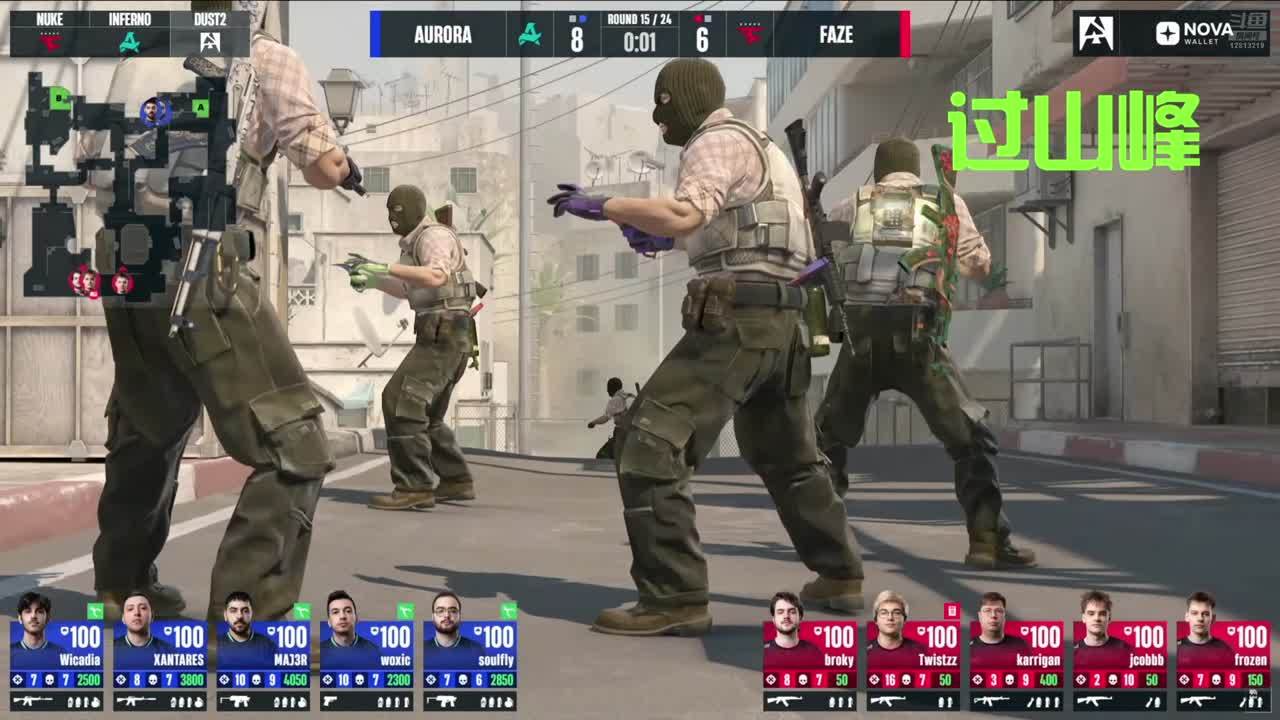
Task: Select the Inferno map tab
Action: tap(129, 33)
